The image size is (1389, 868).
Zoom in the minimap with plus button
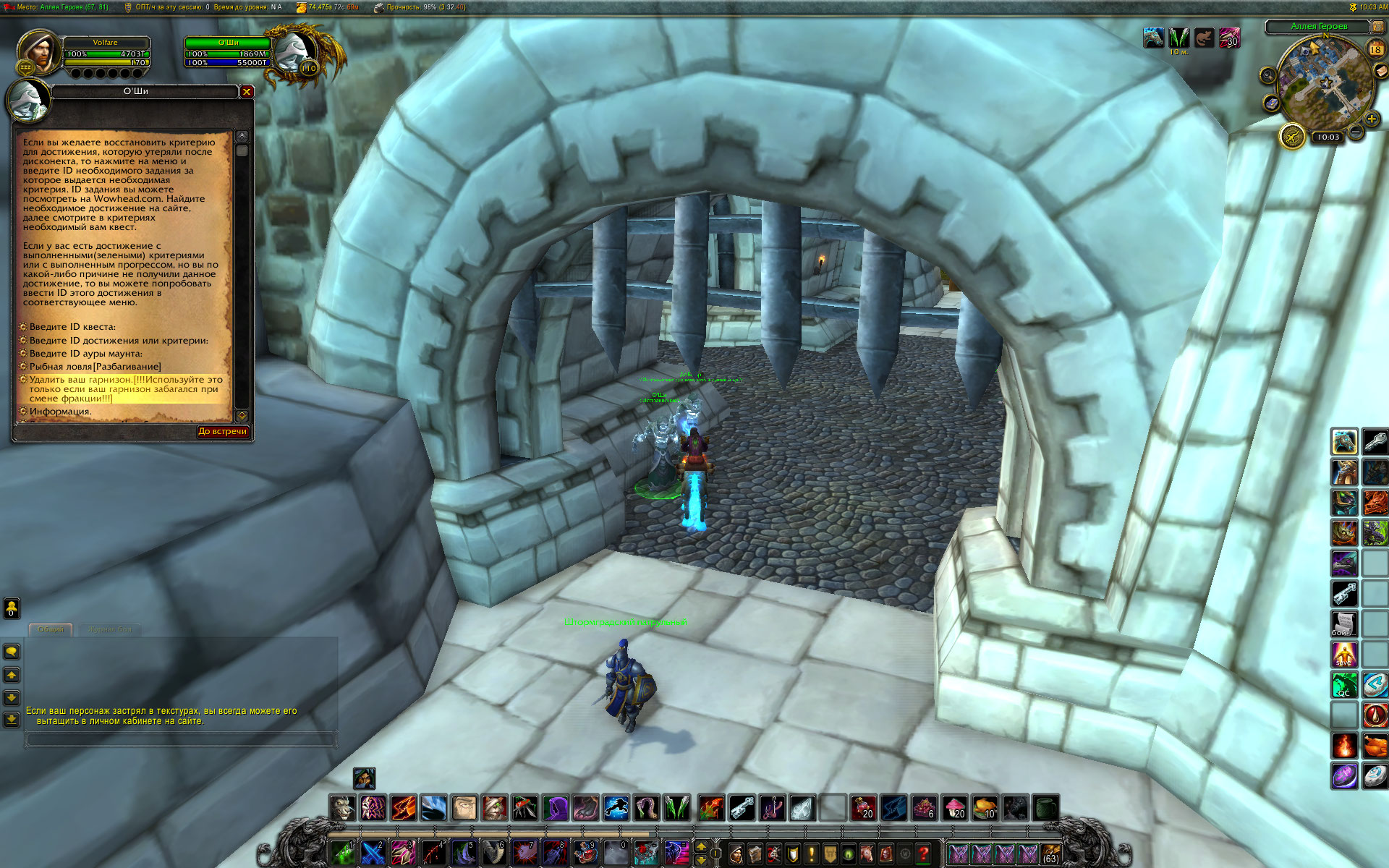tap(1371, 119)
